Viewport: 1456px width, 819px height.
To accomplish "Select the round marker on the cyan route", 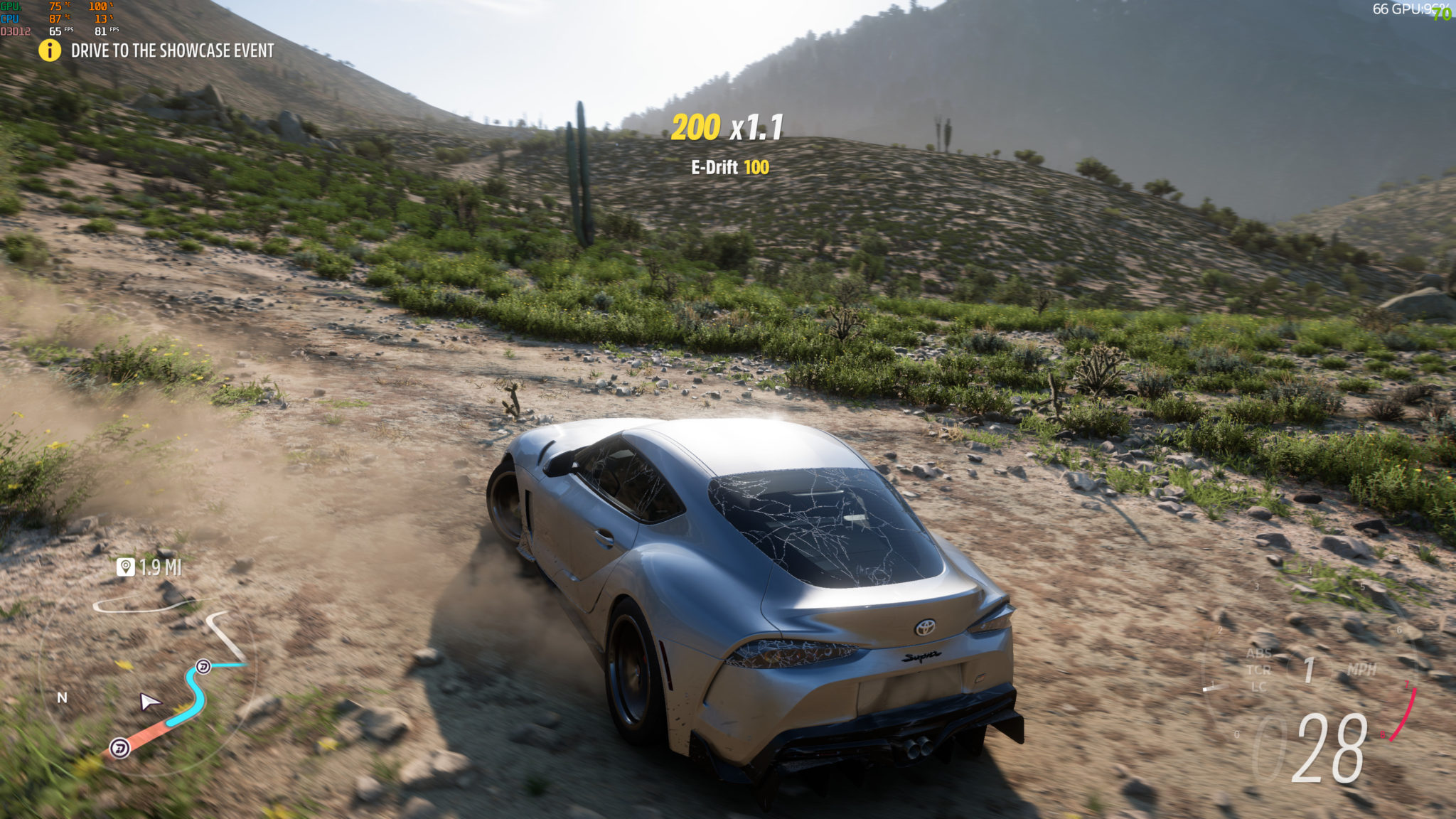I will pyautogui.click(x=203, y=666).
